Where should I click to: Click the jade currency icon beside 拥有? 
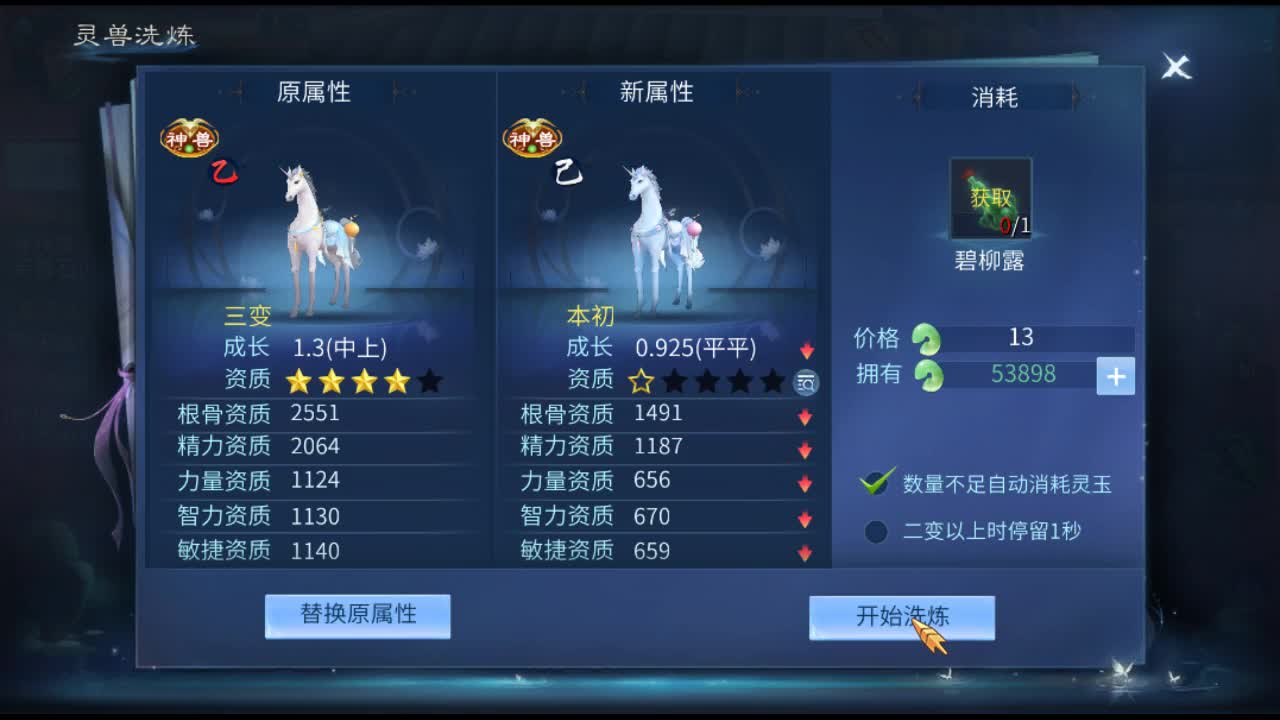click(x=929, y=376)
